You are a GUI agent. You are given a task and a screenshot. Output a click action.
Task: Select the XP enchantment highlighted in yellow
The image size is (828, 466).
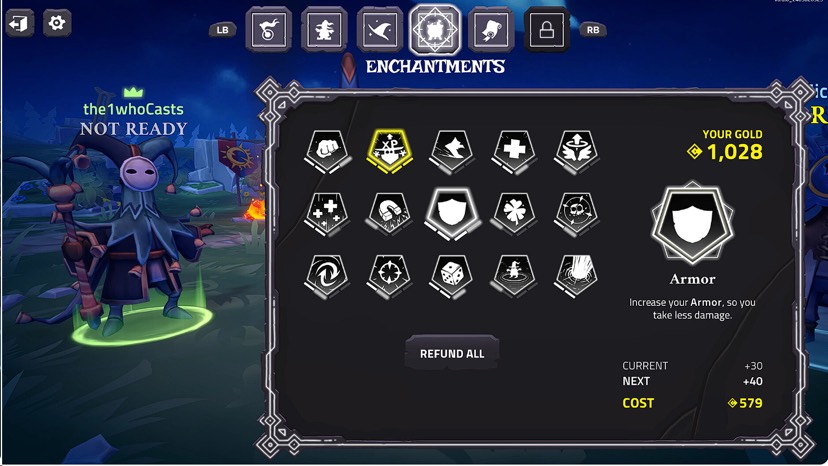coord(387,150)
